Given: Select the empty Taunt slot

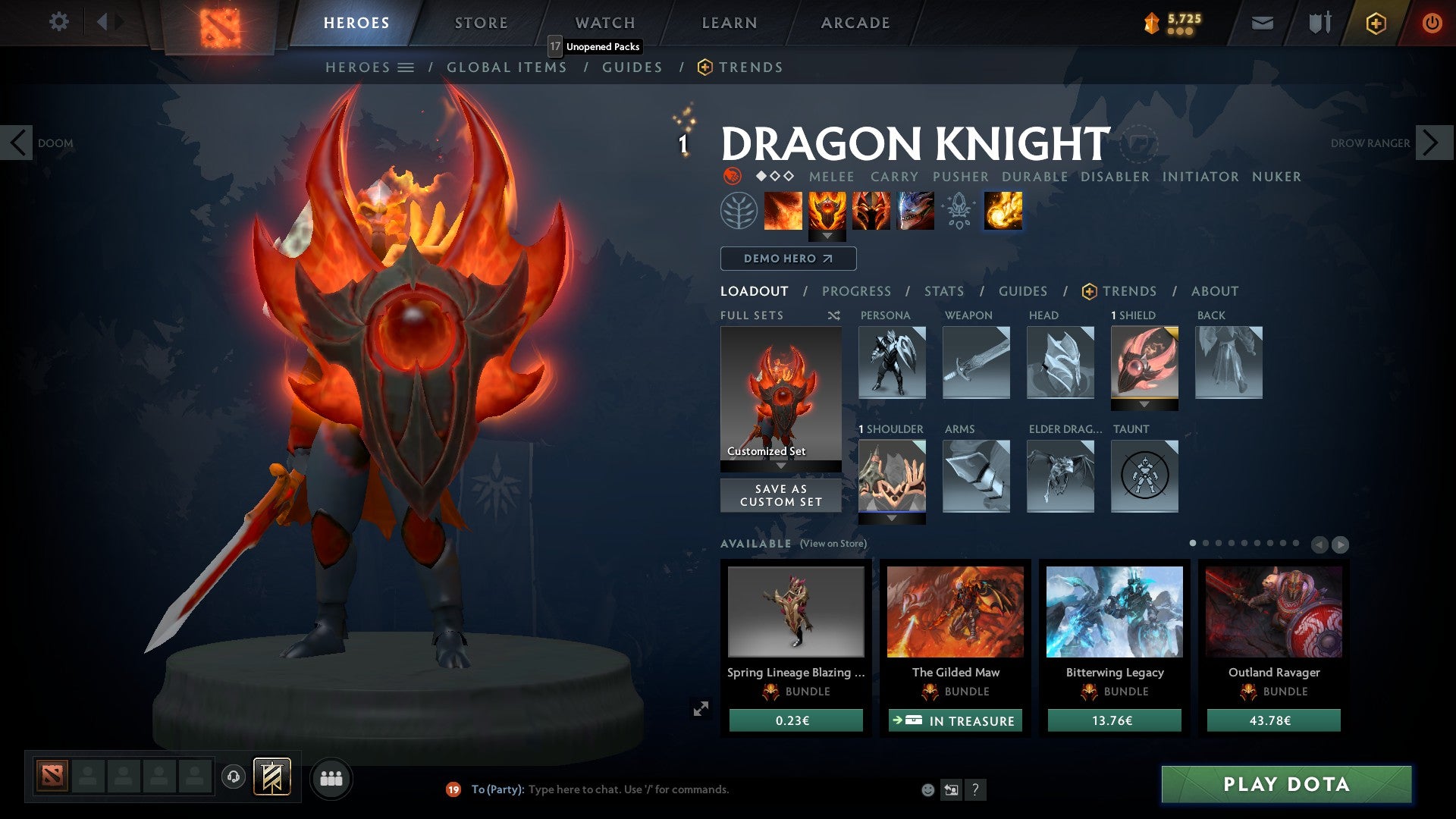Looking at the screenshot, I should [1144, 476].
